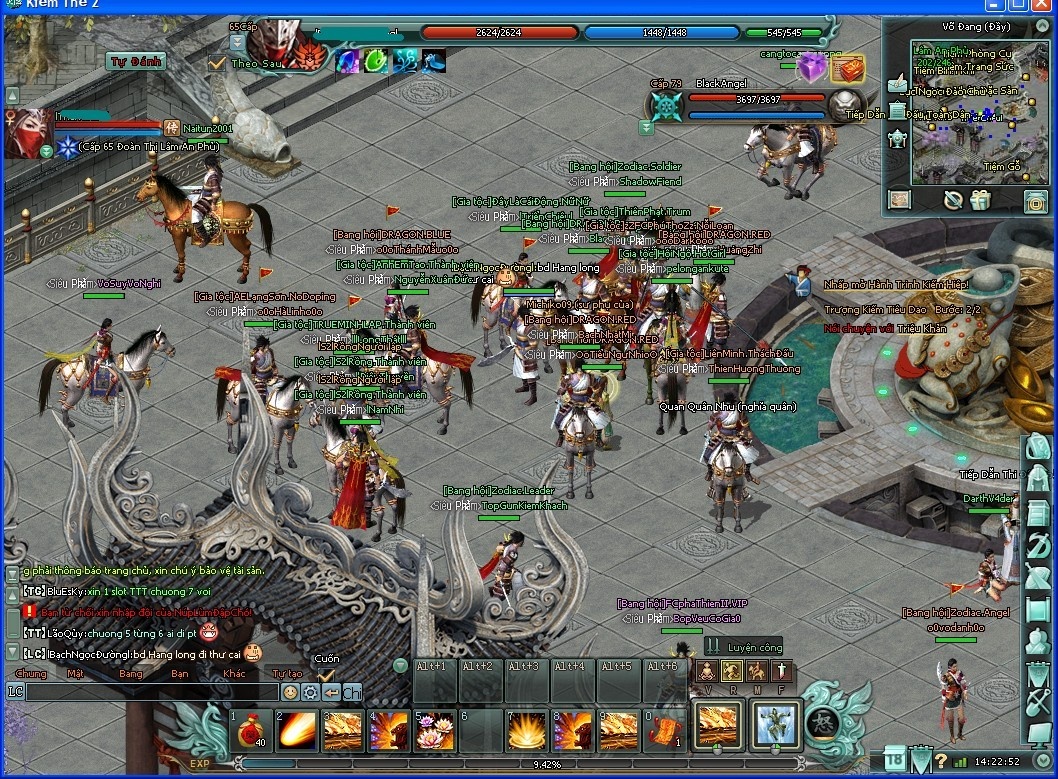This screenshot has width=1058, height=779.
Task: Click the Luyện công training button
Action: [x=741, y=648]
